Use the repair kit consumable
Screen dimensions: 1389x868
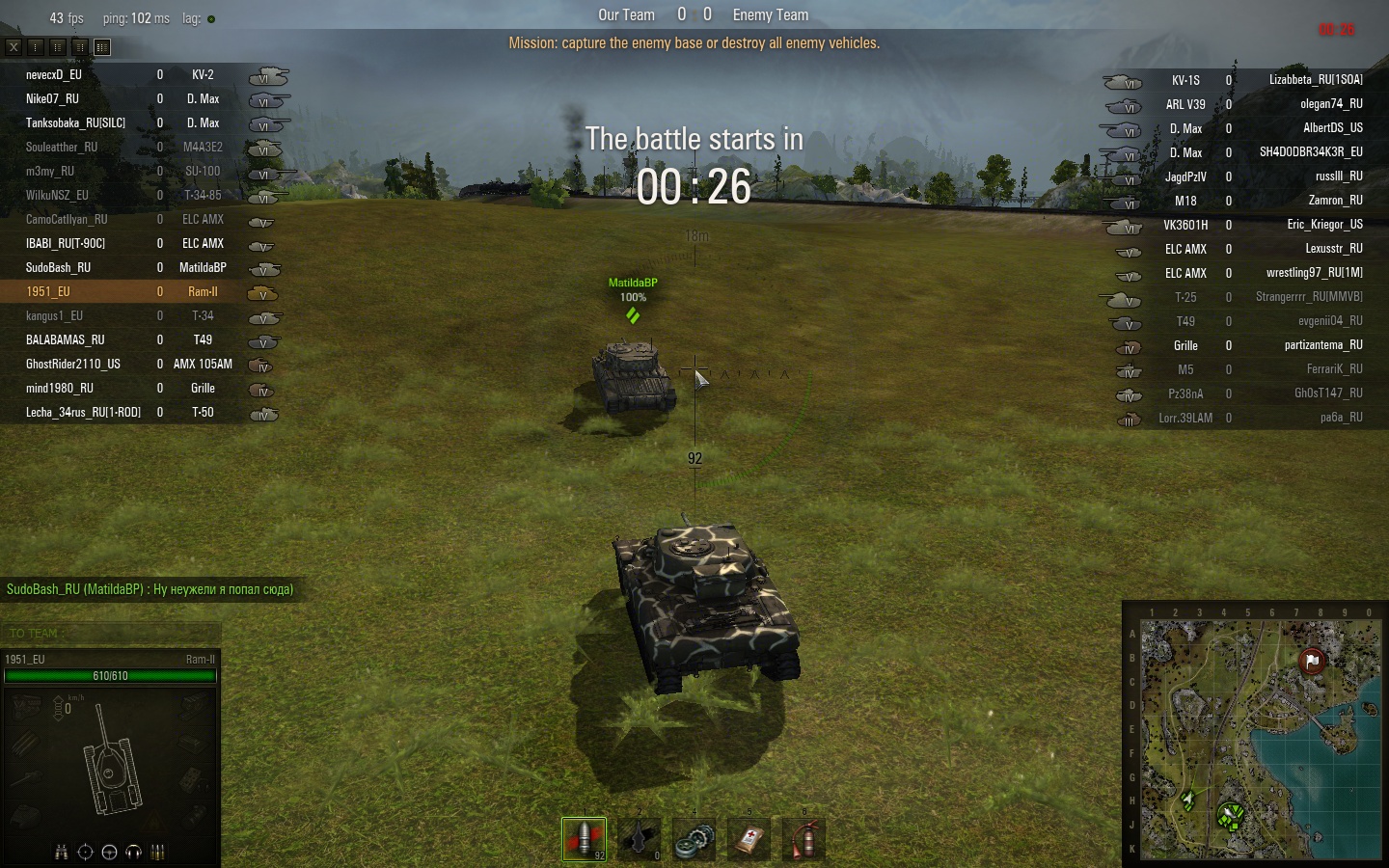[694, 839]
